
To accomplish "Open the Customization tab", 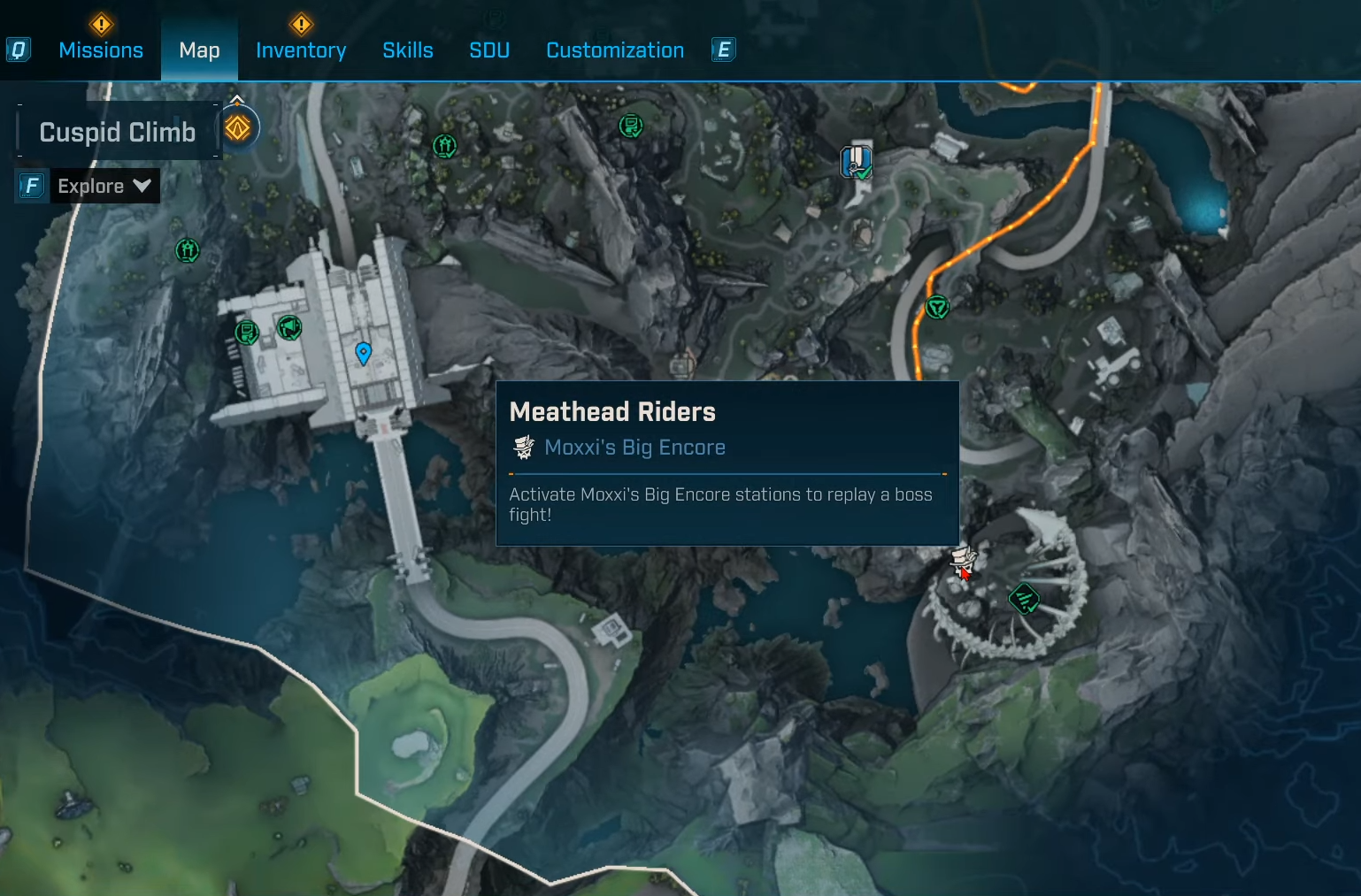I will pos(615,50).
